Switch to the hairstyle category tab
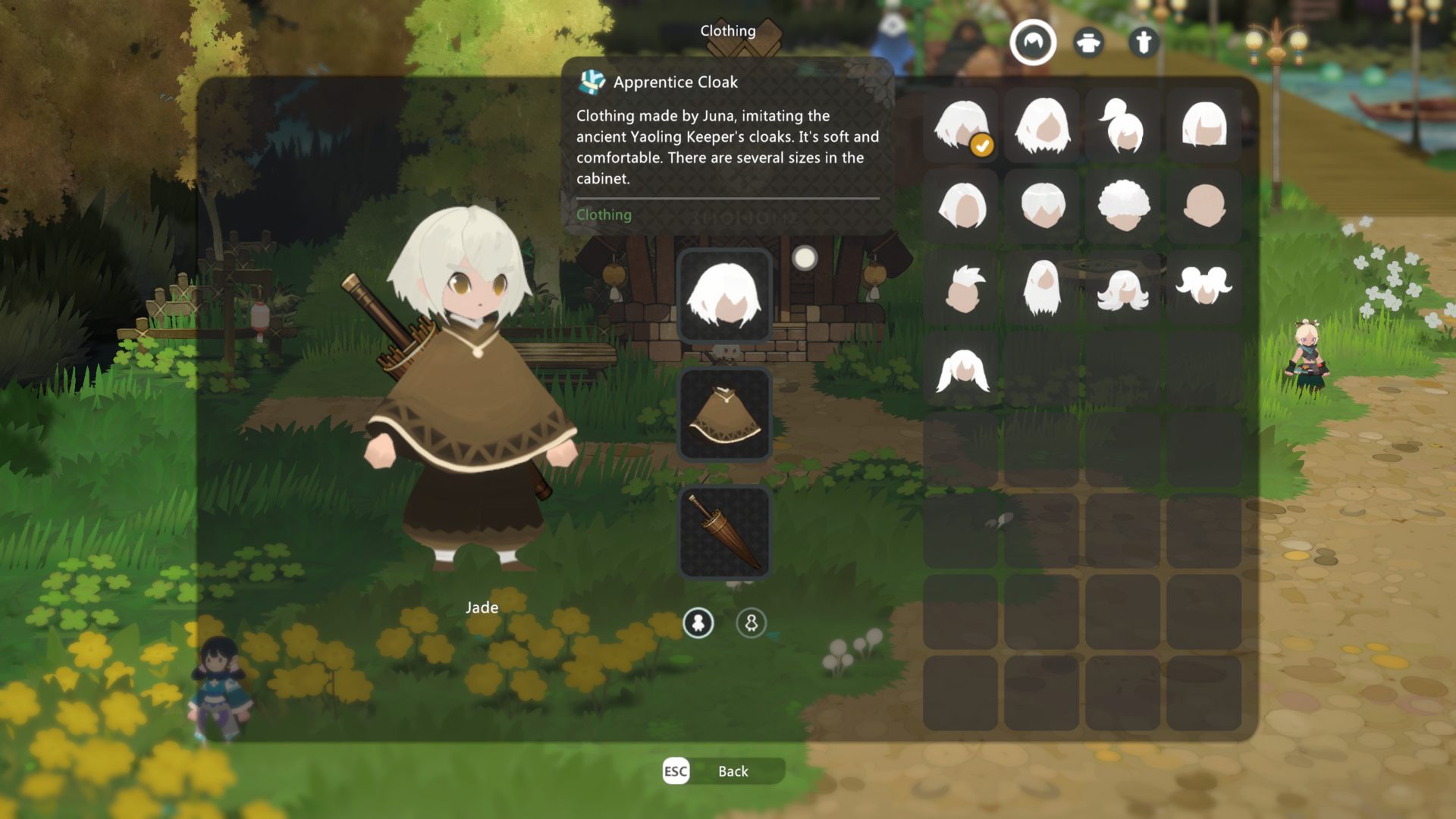Screen dimensions: 1456x819 (1032, 42)
